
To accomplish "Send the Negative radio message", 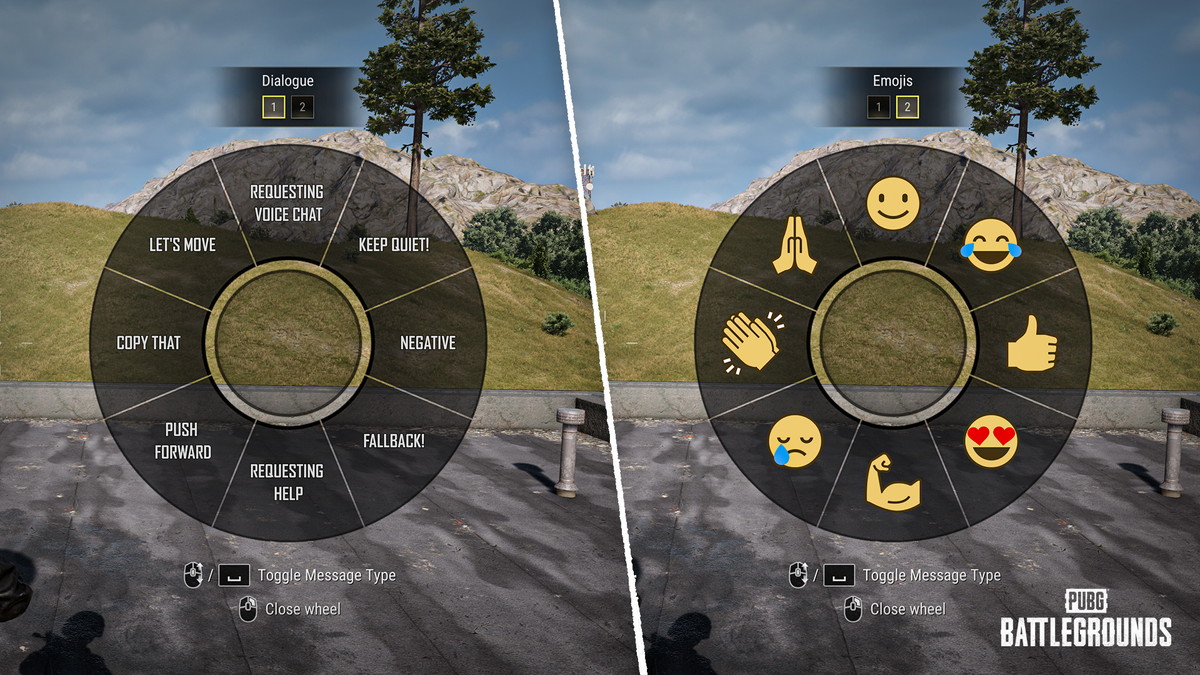I will pos(428,342).
